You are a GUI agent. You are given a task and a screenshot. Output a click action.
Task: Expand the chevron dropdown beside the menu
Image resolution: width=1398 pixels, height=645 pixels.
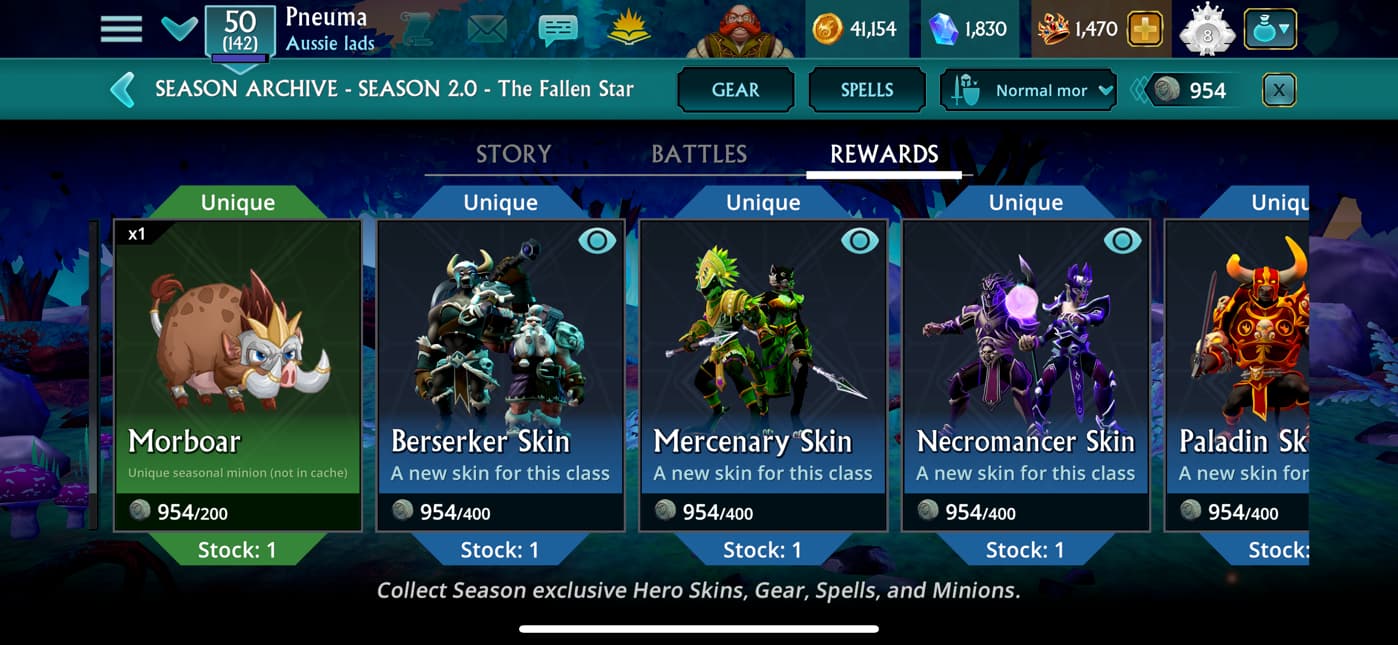click(x=180, y=28)
